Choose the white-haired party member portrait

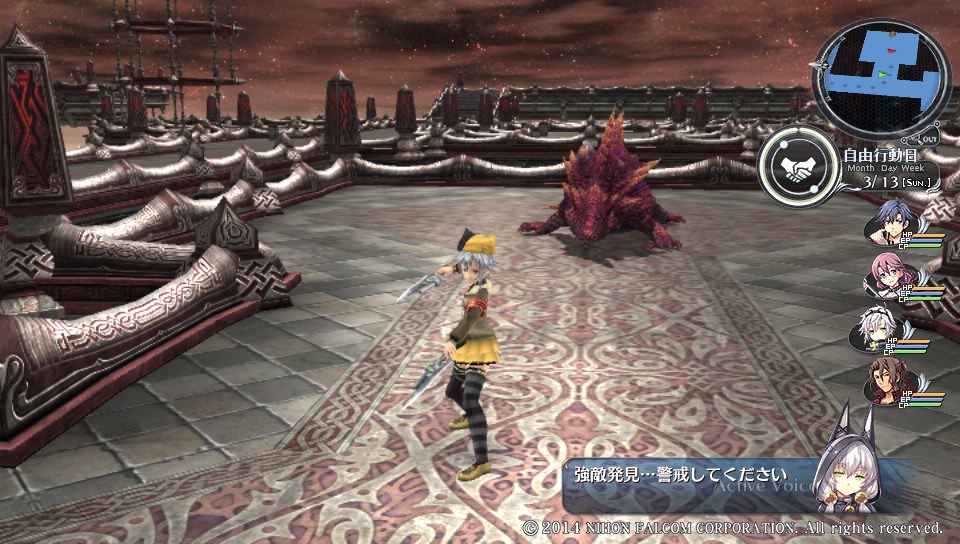tap(883, 329)
